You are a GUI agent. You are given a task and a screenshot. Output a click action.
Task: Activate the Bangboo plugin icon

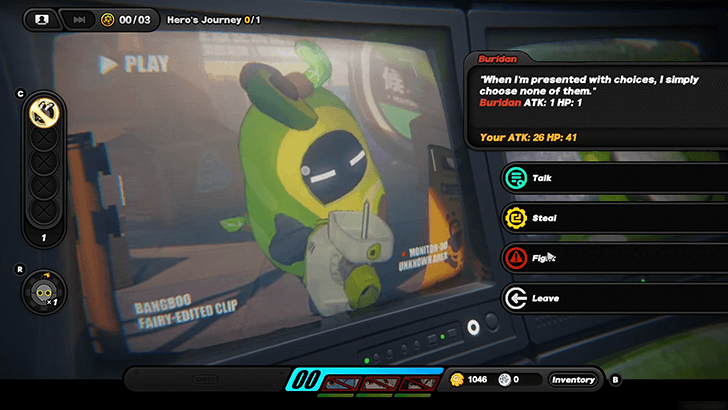pyautogui.click(x=43, y=290)
